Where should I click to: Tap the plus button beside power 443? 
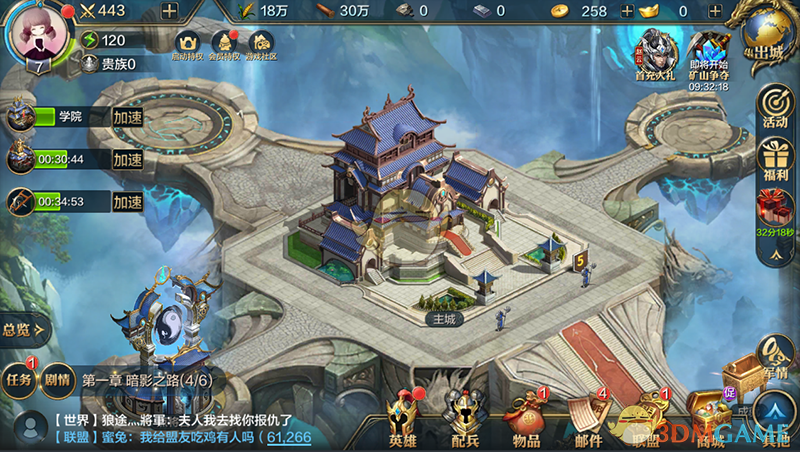click(x=169, y=11)
